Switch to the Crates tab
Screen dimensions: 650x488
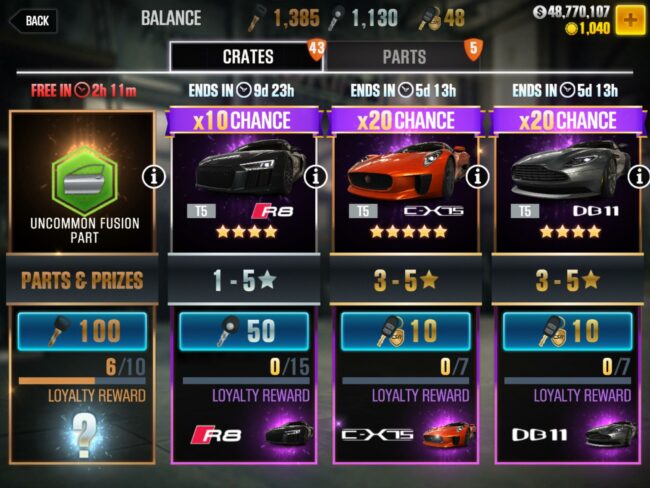[x=247, y=57]
